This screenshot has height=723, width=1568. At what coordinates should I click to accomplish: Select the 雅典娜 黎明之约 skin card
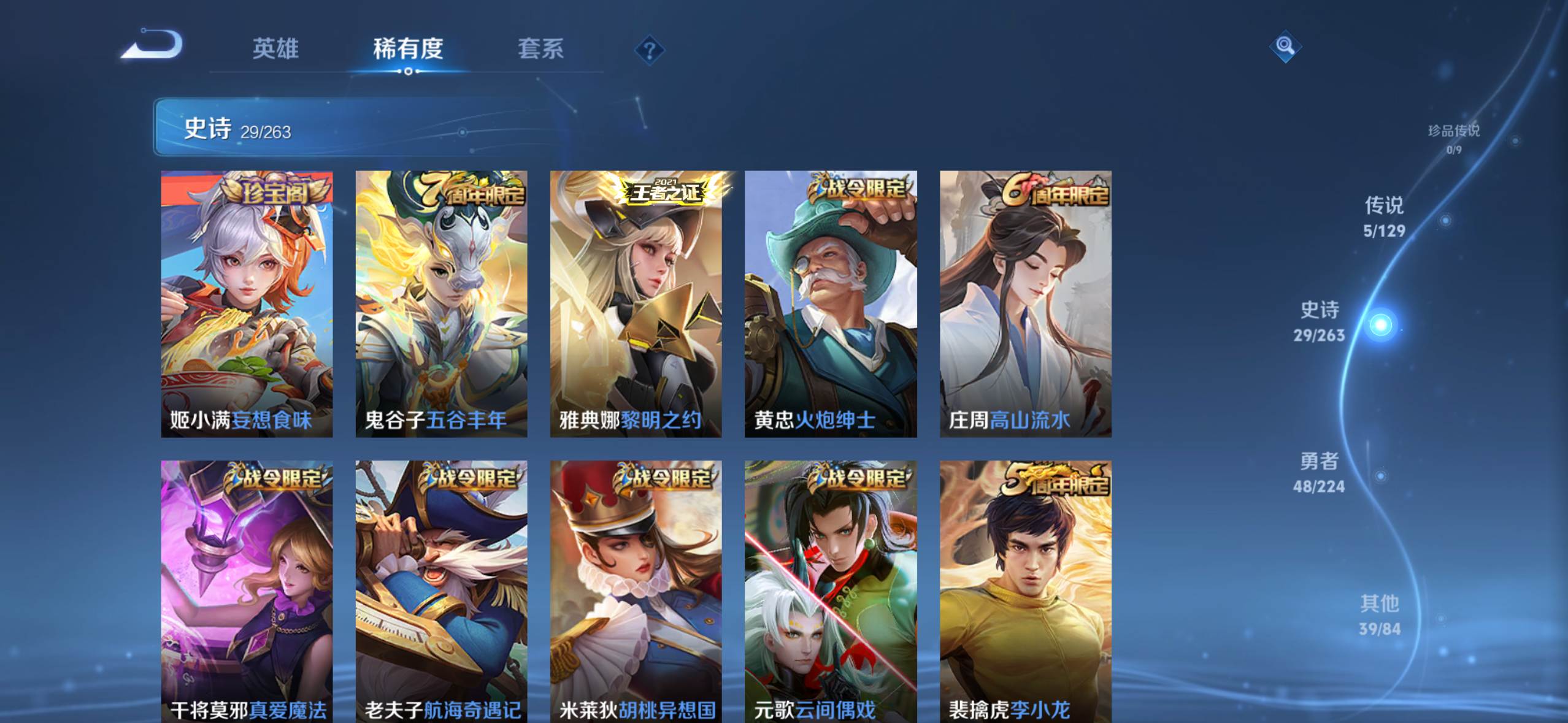pyautogui.click(x=636, y=304)
